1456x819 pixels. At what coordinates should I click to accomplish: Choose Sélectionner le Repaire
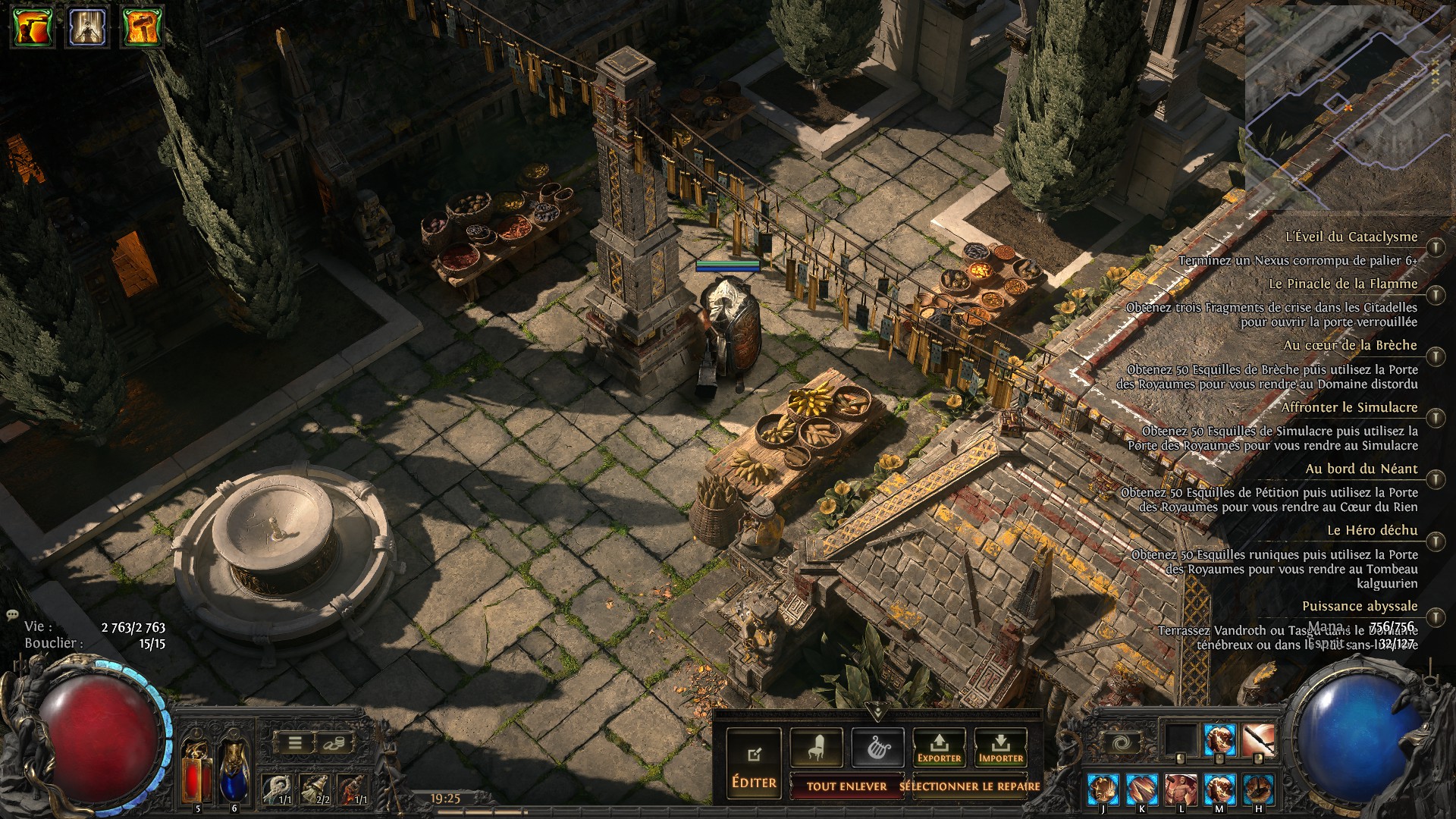969,786
